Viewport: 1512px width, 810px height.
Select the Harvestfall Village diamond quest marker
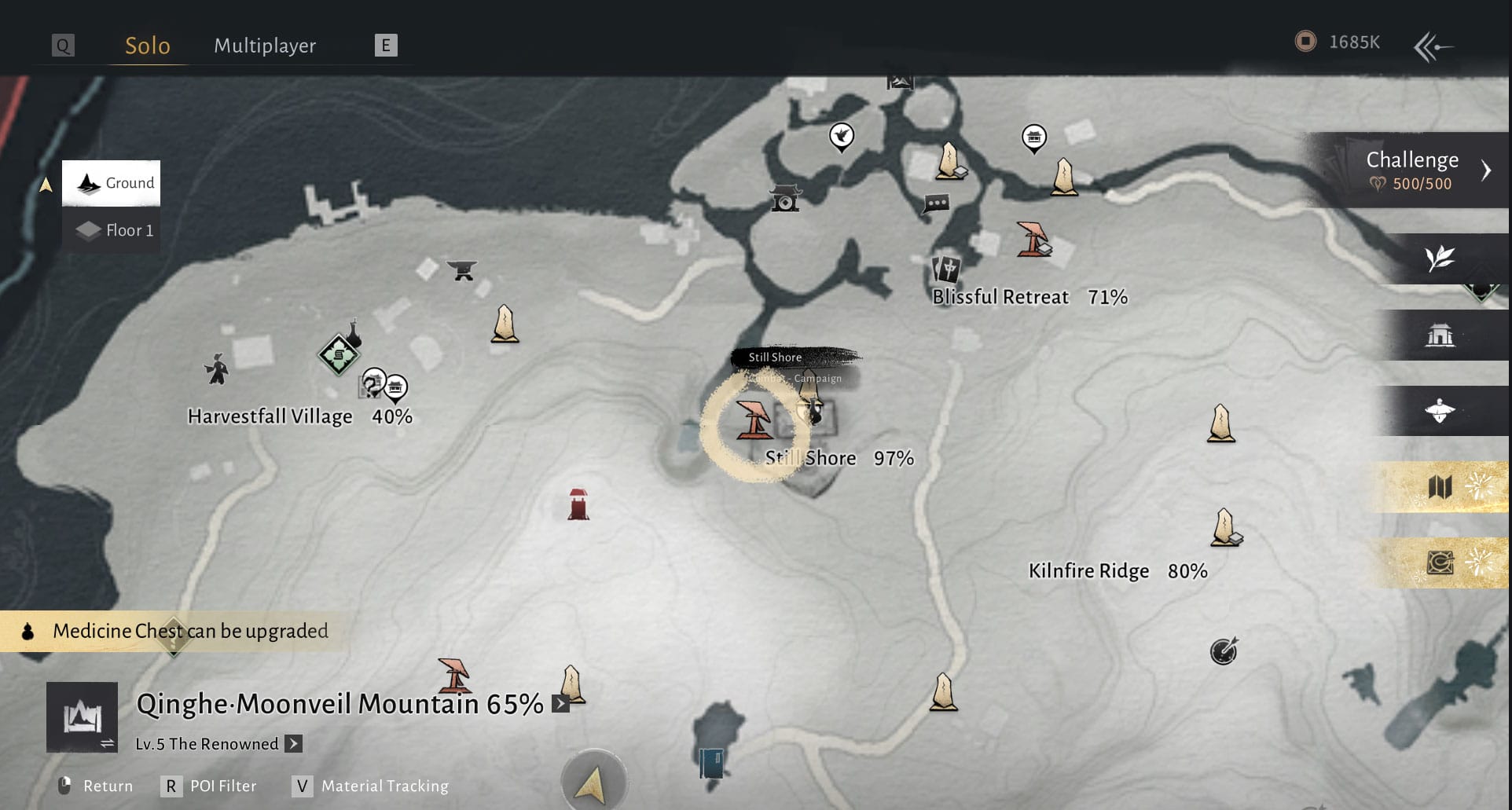point(339,355)
